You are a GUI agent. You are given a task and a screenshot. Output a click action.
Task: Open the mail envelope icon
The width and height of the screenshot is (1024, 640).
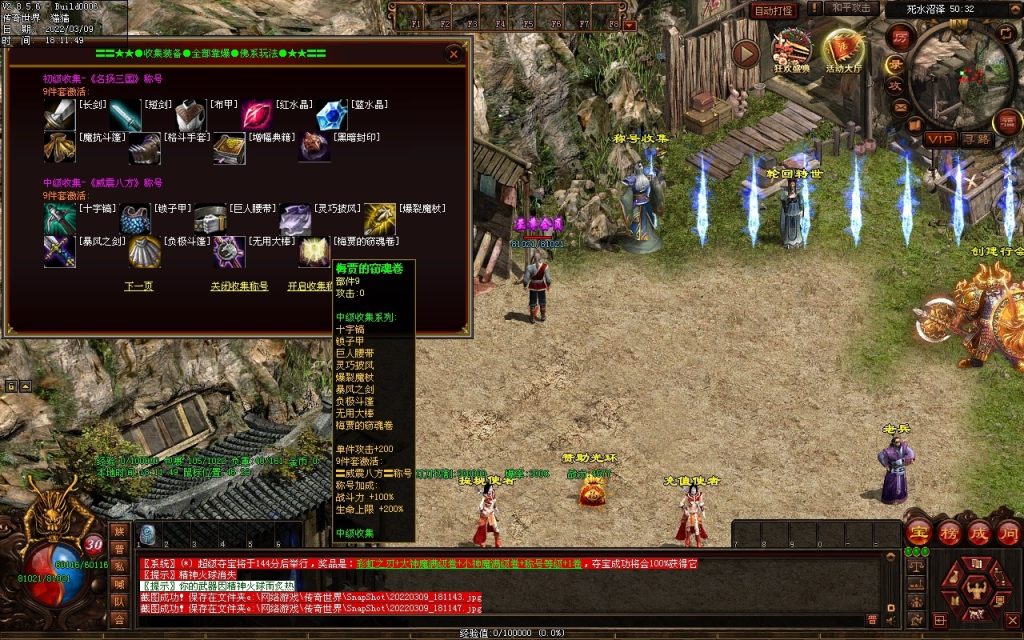(x=900, y=107)
